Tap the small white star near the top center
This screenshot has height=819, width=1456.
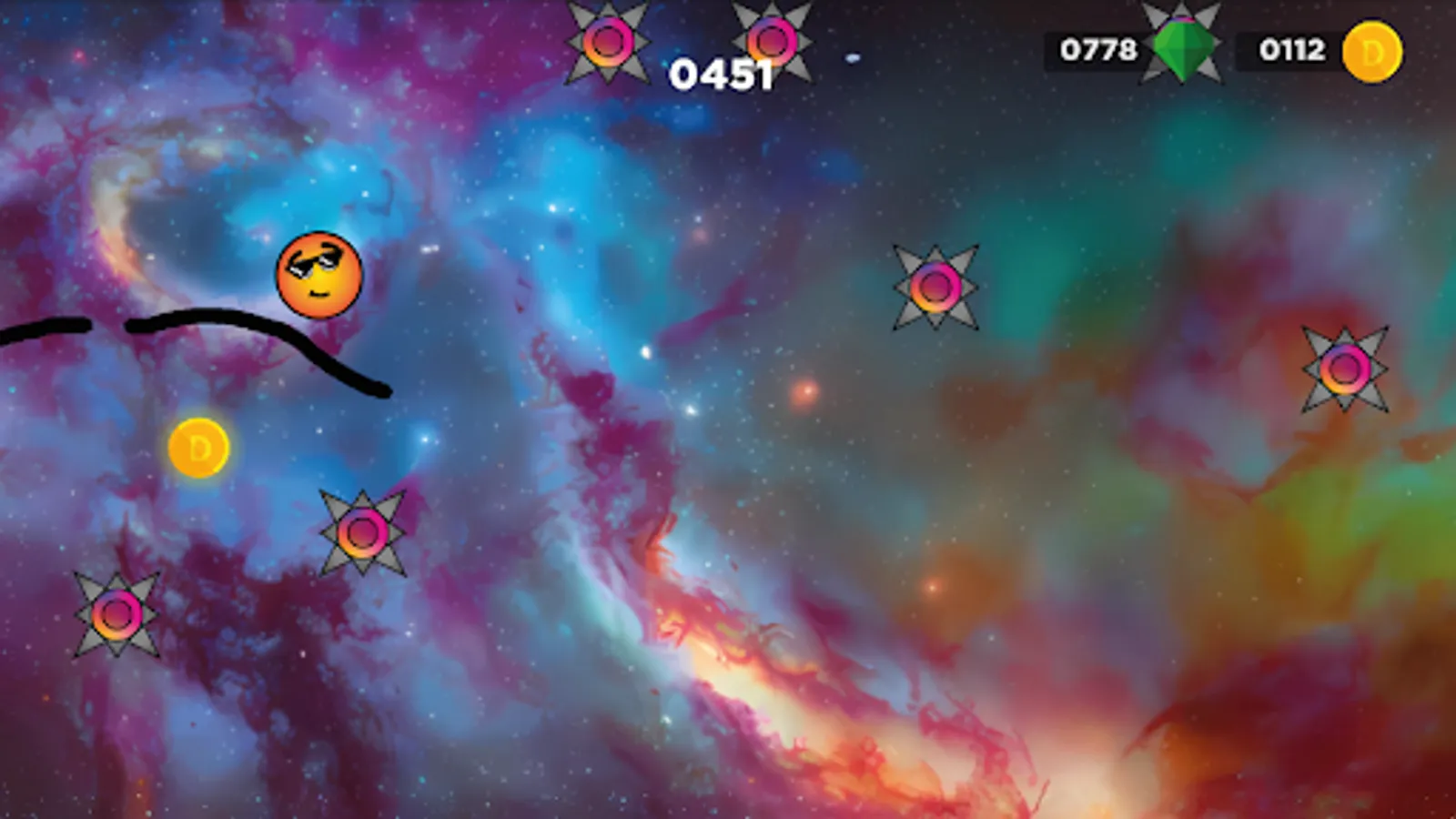pyautogui.click(x=852, y=57)
